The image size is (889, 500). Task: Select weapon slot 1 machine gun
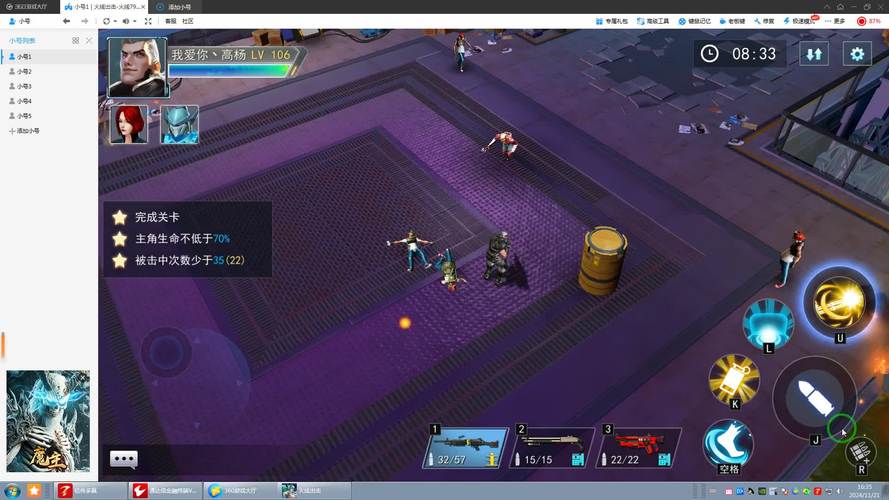point(468,446)
